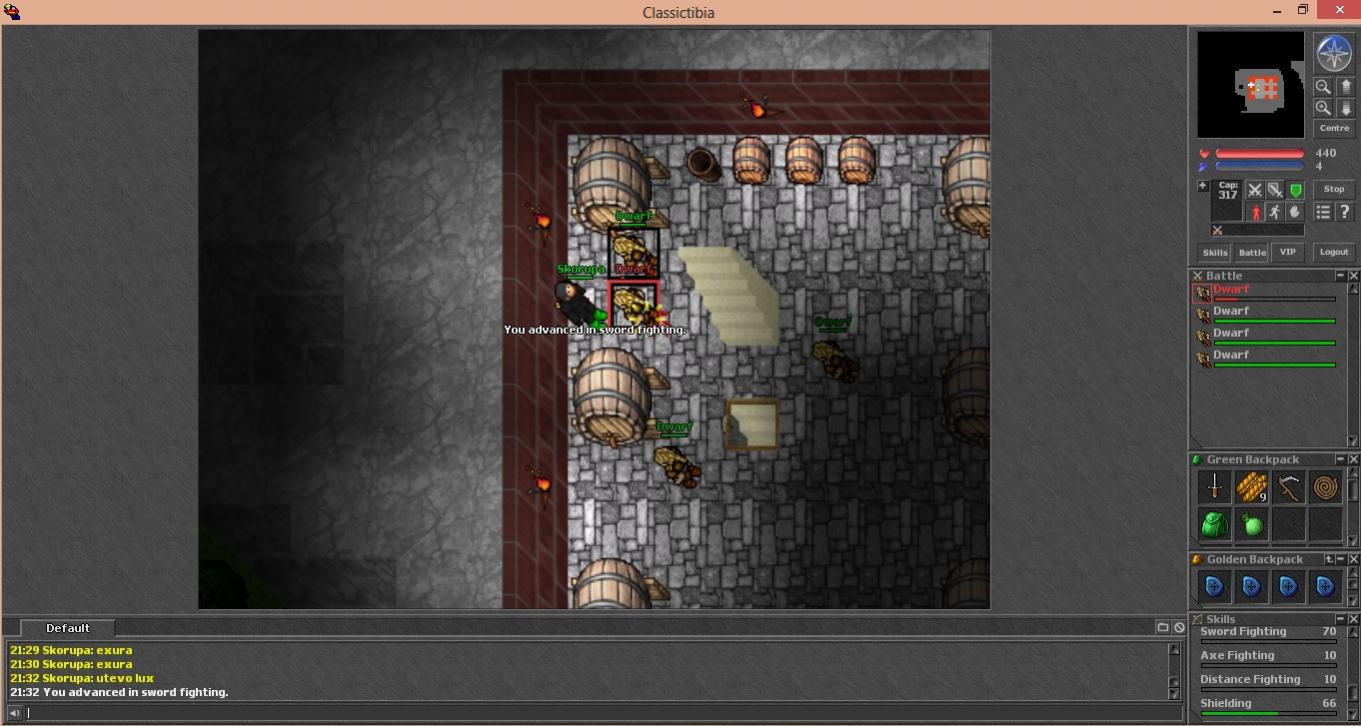Choose the crossed swords offensive stance
1361x726 pixels.
1255,190
